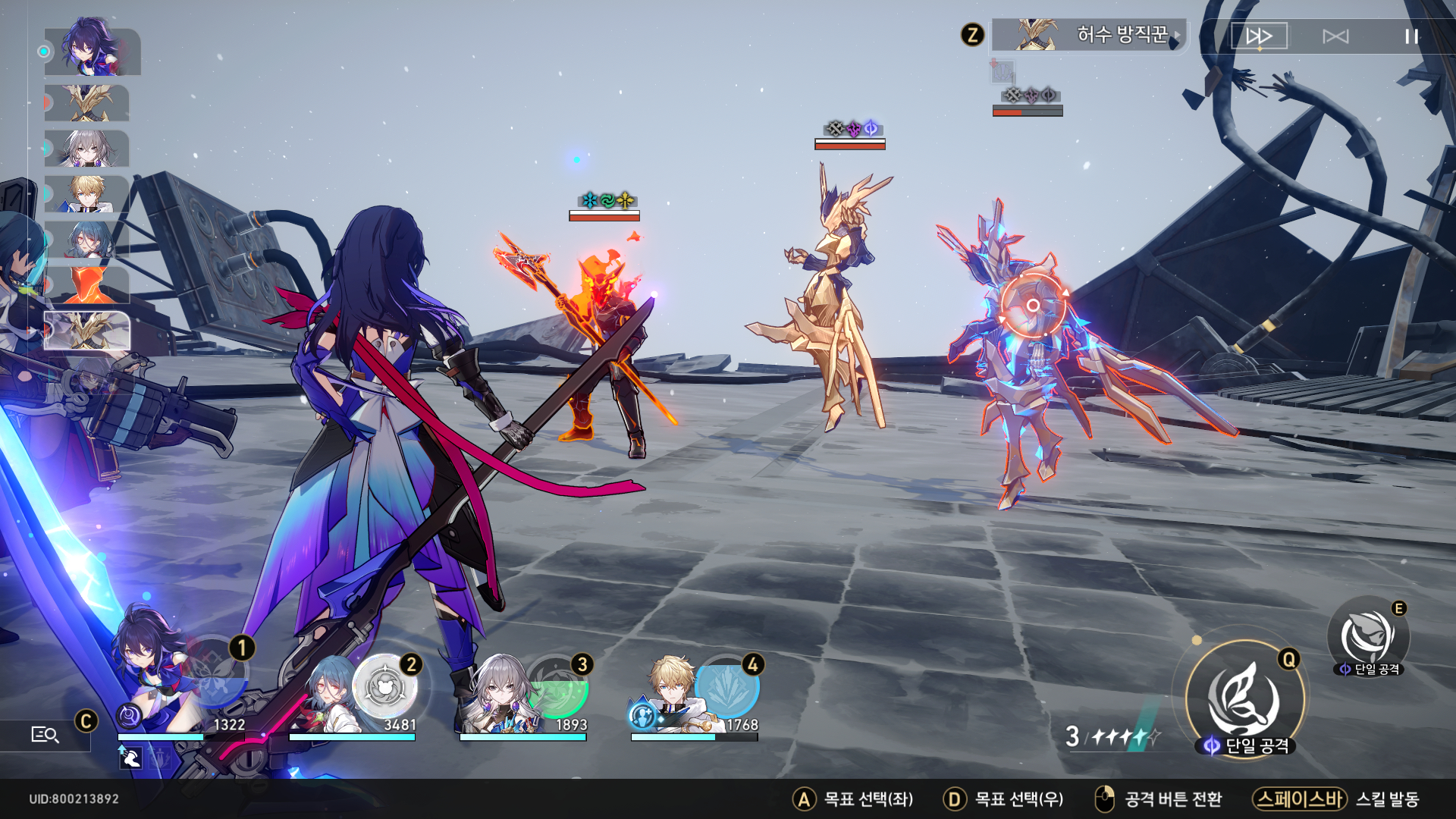Open the 허수 방직꾼 enemy info panel
Viewport: 1456px width, 819px height.
tap(1090, 35)
